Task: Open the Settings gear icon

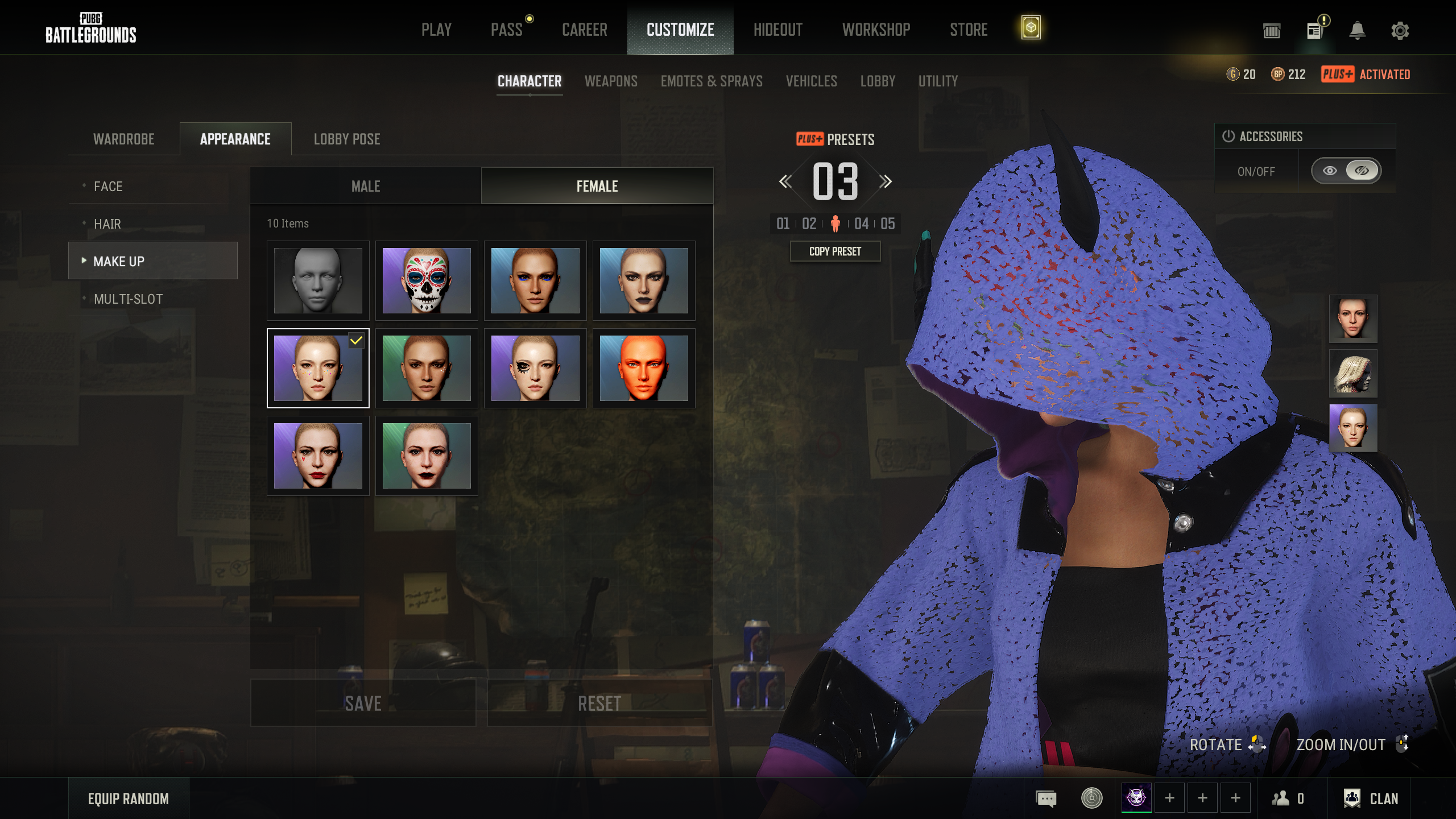Action: coord(1400,31)
